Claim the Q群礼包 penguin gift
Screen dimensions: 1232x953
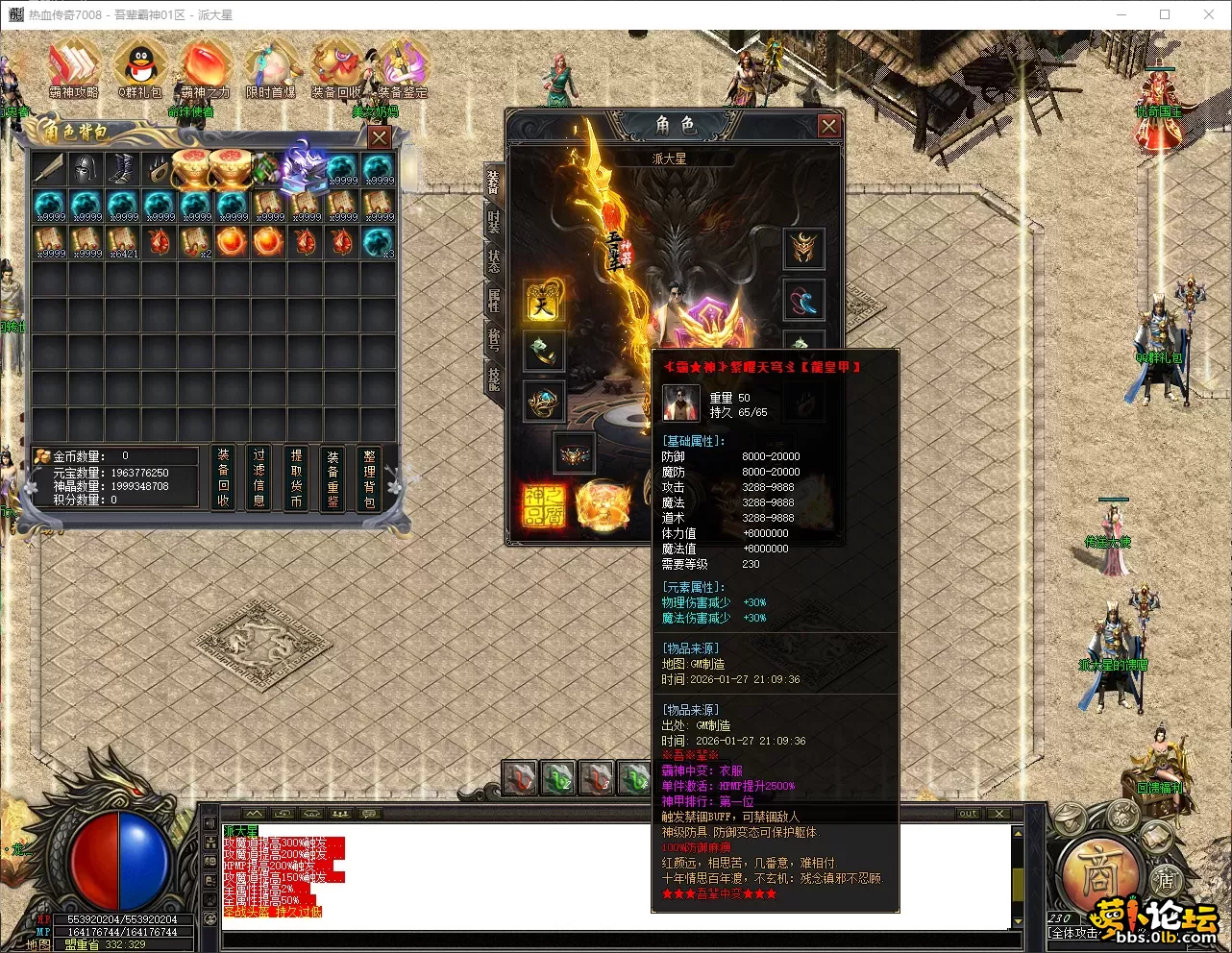pyautogui.click(x=139, y=65)
